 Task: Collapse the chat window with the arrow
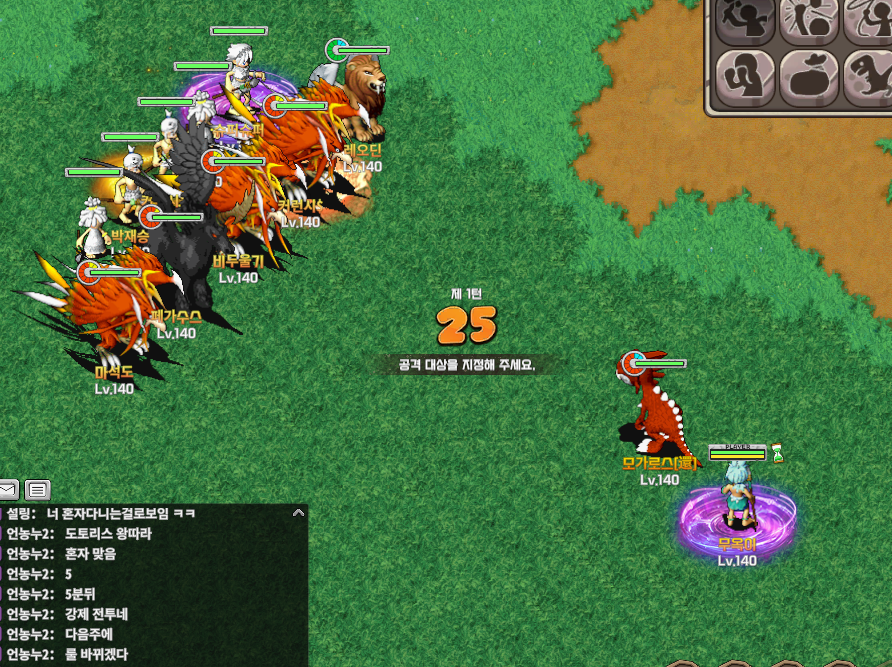(x=297, y=512)
